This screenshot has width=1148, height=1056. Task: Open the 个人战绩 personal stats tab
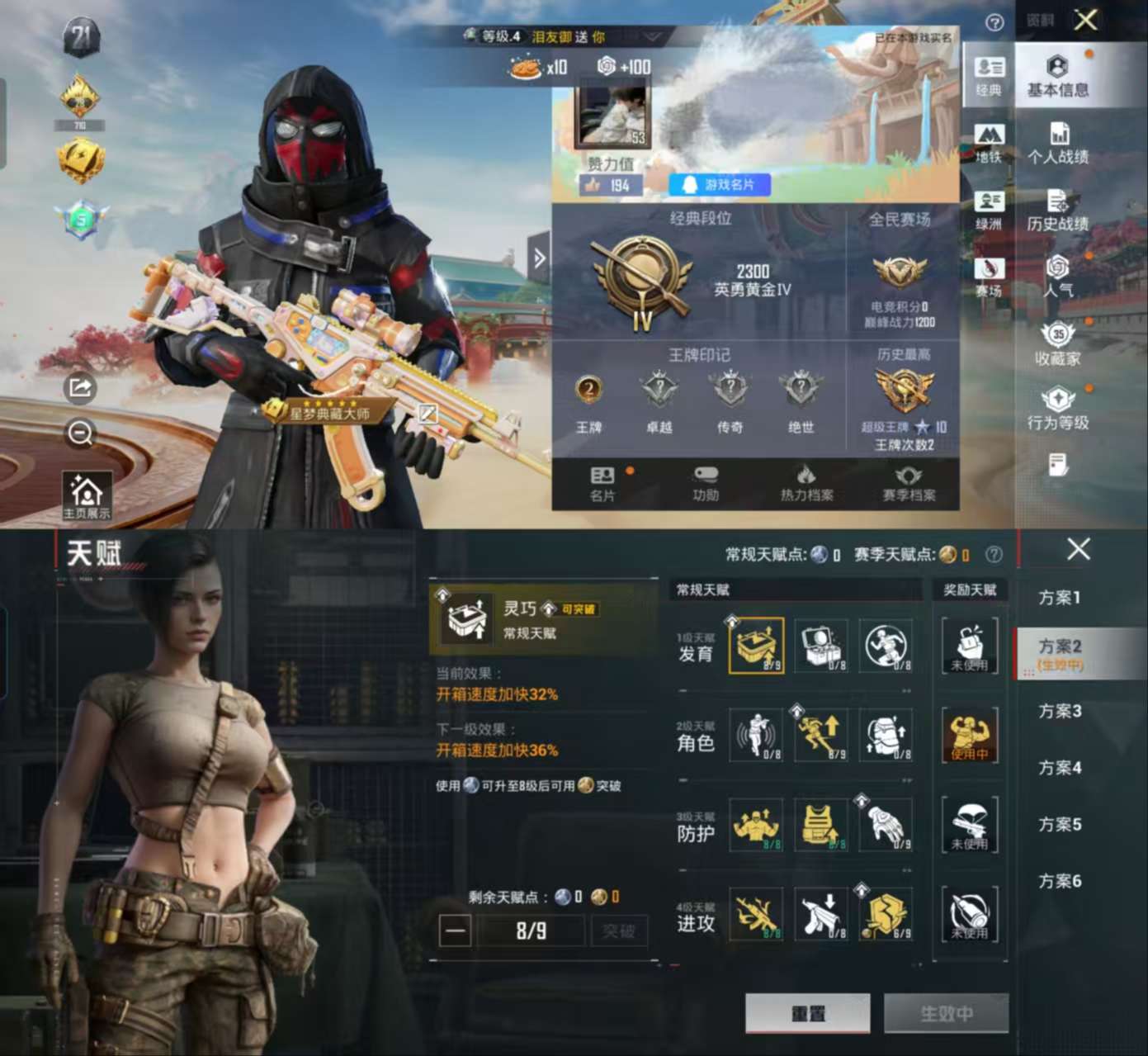click(x=1058, y=144)
